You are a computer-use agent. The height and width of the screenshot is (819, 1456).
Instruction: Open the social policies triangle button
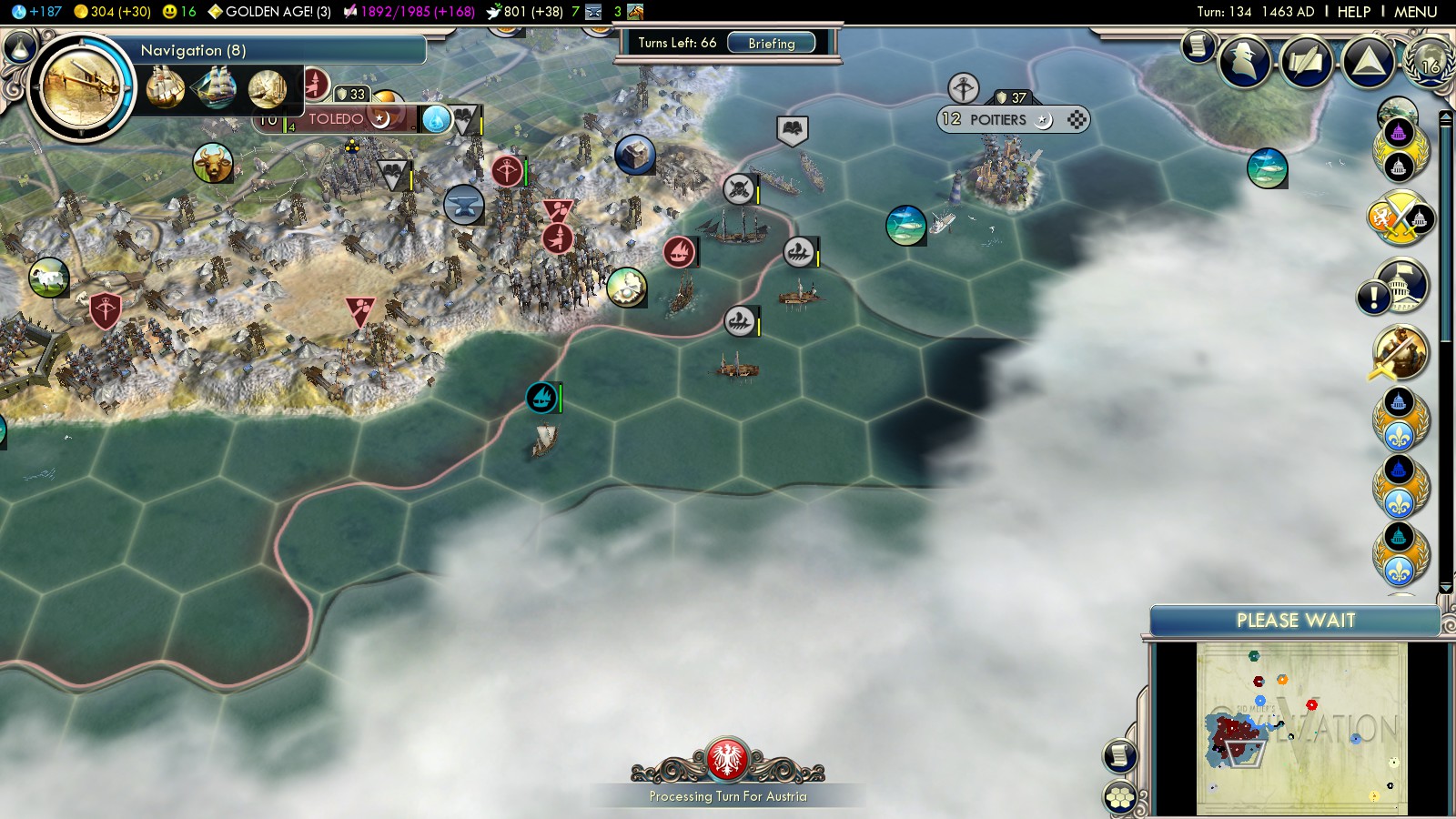1368,61
